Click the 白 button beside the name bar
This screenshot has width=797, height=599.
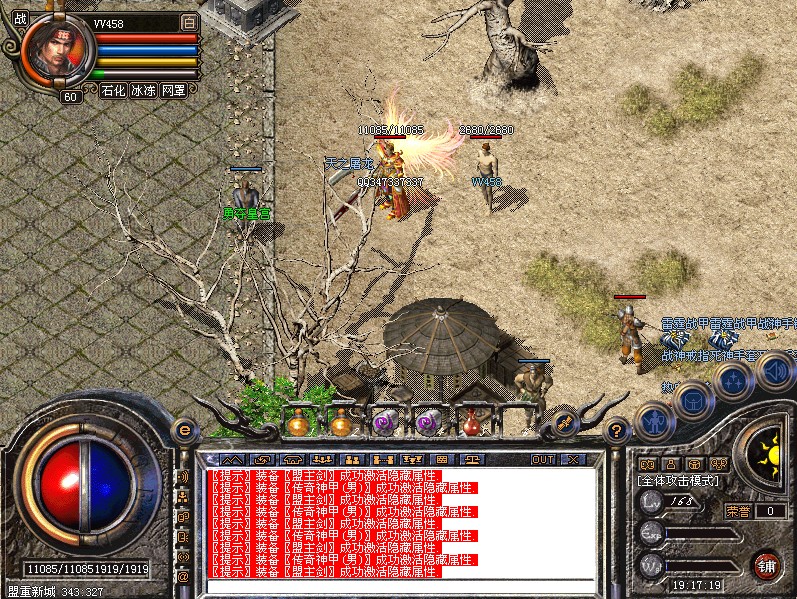click(x=189, y=22)
